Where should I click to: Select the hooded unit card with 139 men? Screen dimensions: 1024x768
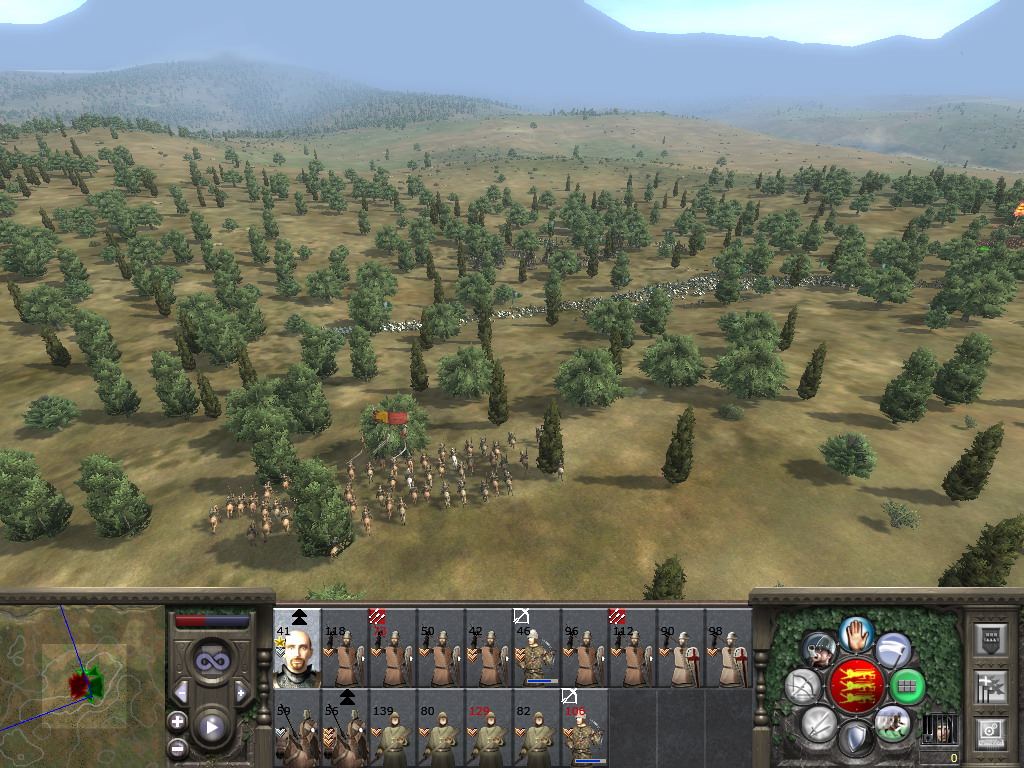[x=393, y=729]
